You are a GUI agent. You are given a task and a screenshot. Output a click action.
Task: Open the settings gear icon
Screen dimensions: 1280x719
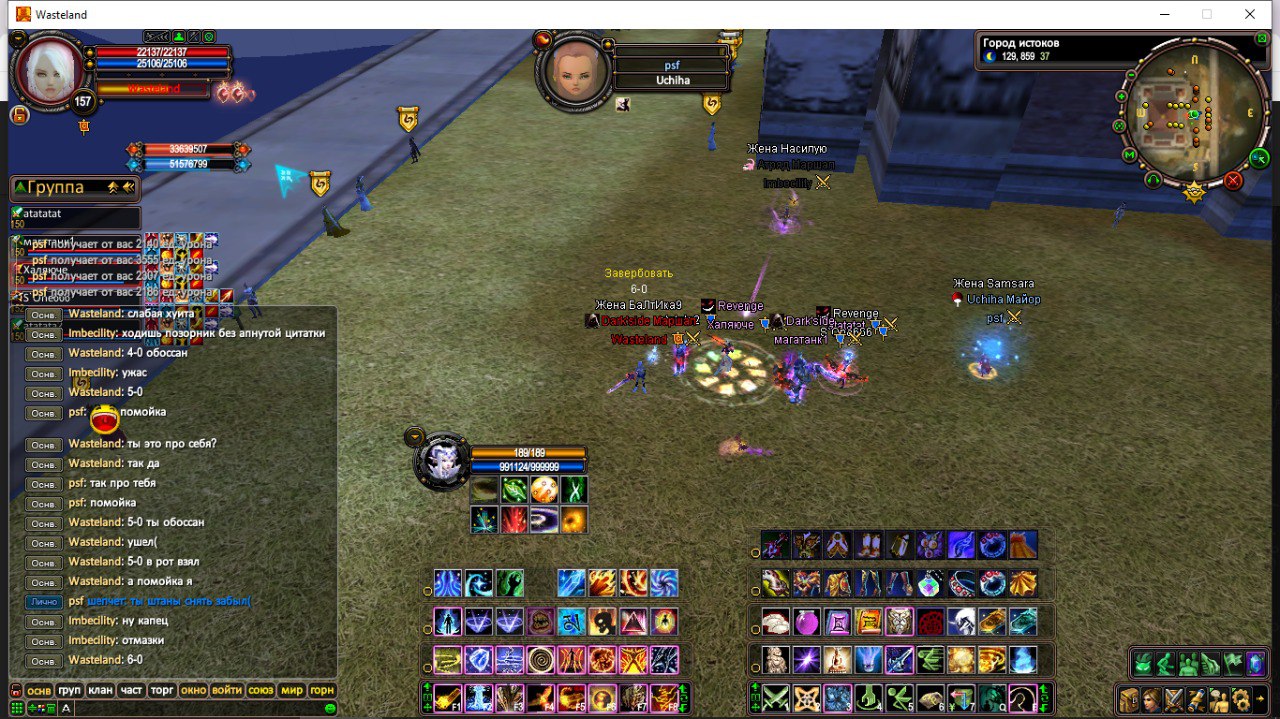[x=1240, y=699]
